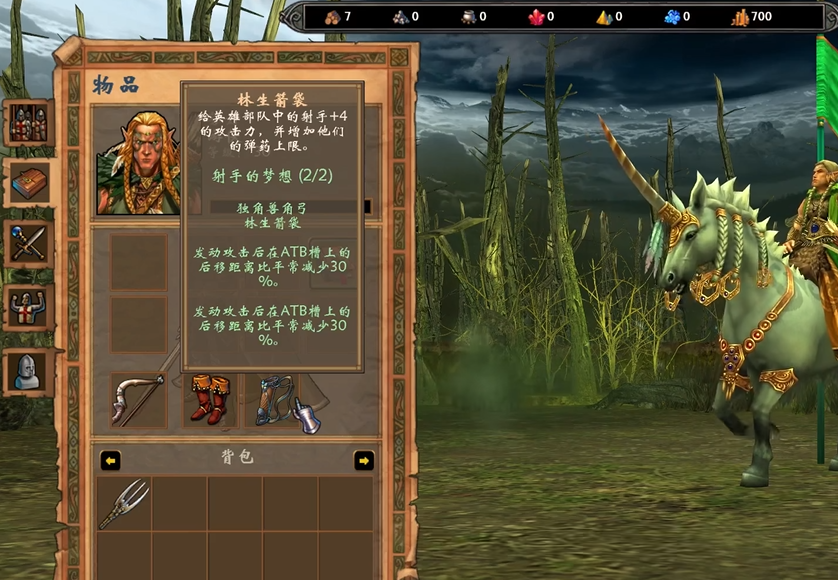838x580 pixels.
Task: Select the equipped unicorn horn bow
Action: (139, 400)
